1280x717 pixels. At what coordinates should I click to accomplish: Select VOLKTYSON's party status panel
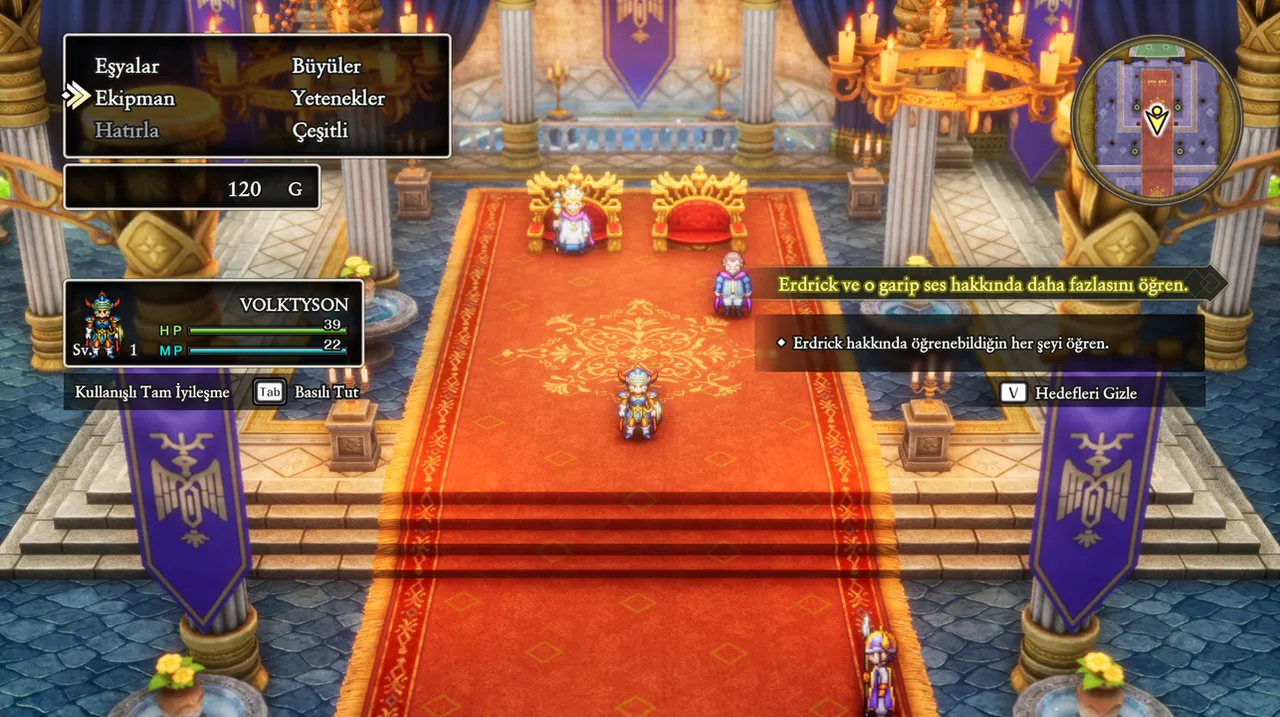click(x=213, y=323)
